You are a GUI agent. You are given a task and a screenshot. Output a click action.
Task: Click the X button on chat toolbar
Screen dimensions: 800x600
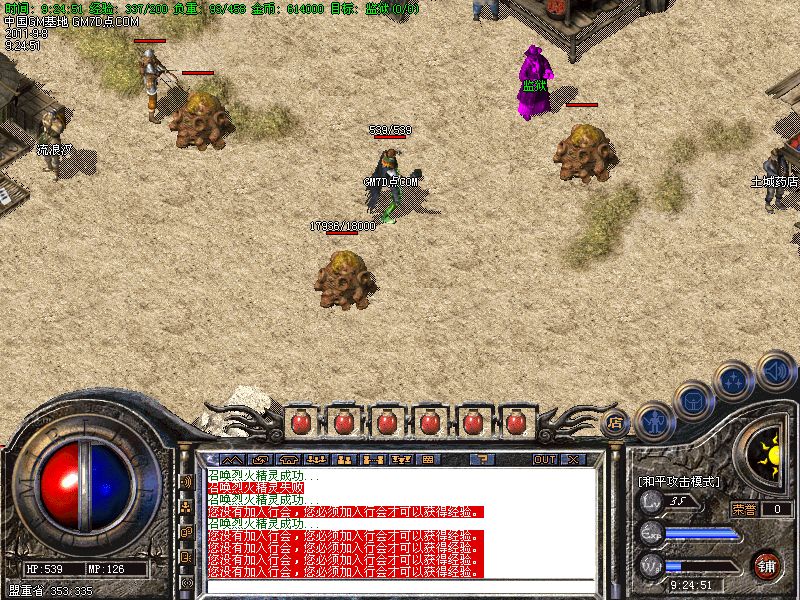click(x=573, y=459)
